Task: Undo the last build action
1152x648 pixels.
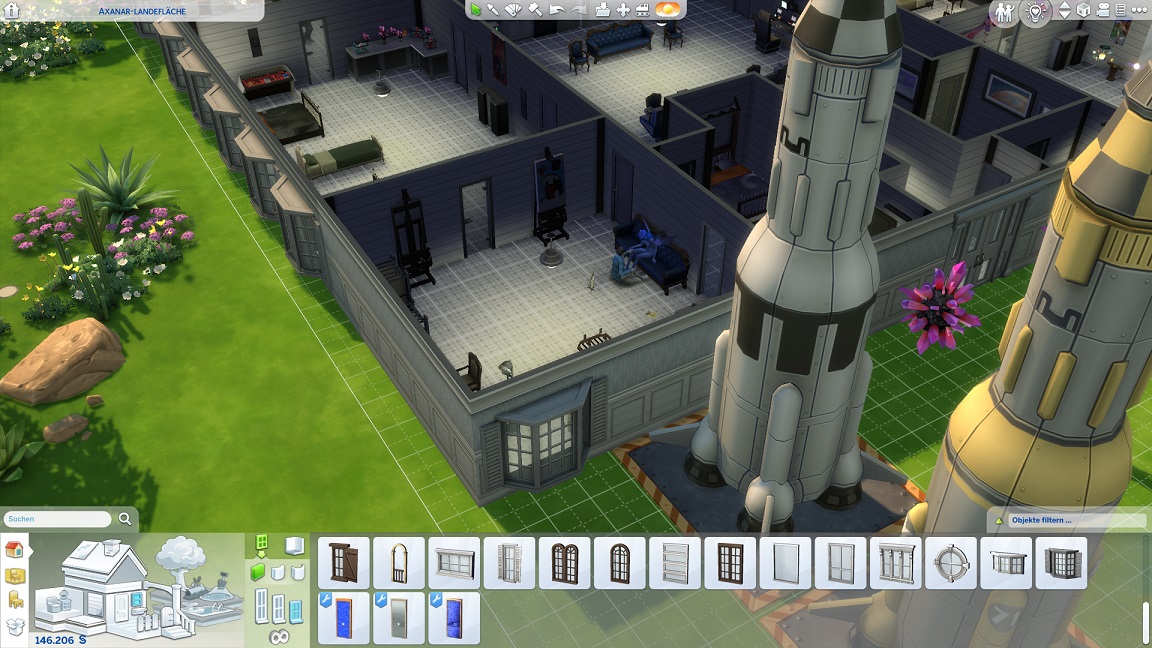Action: pos(557,10)
